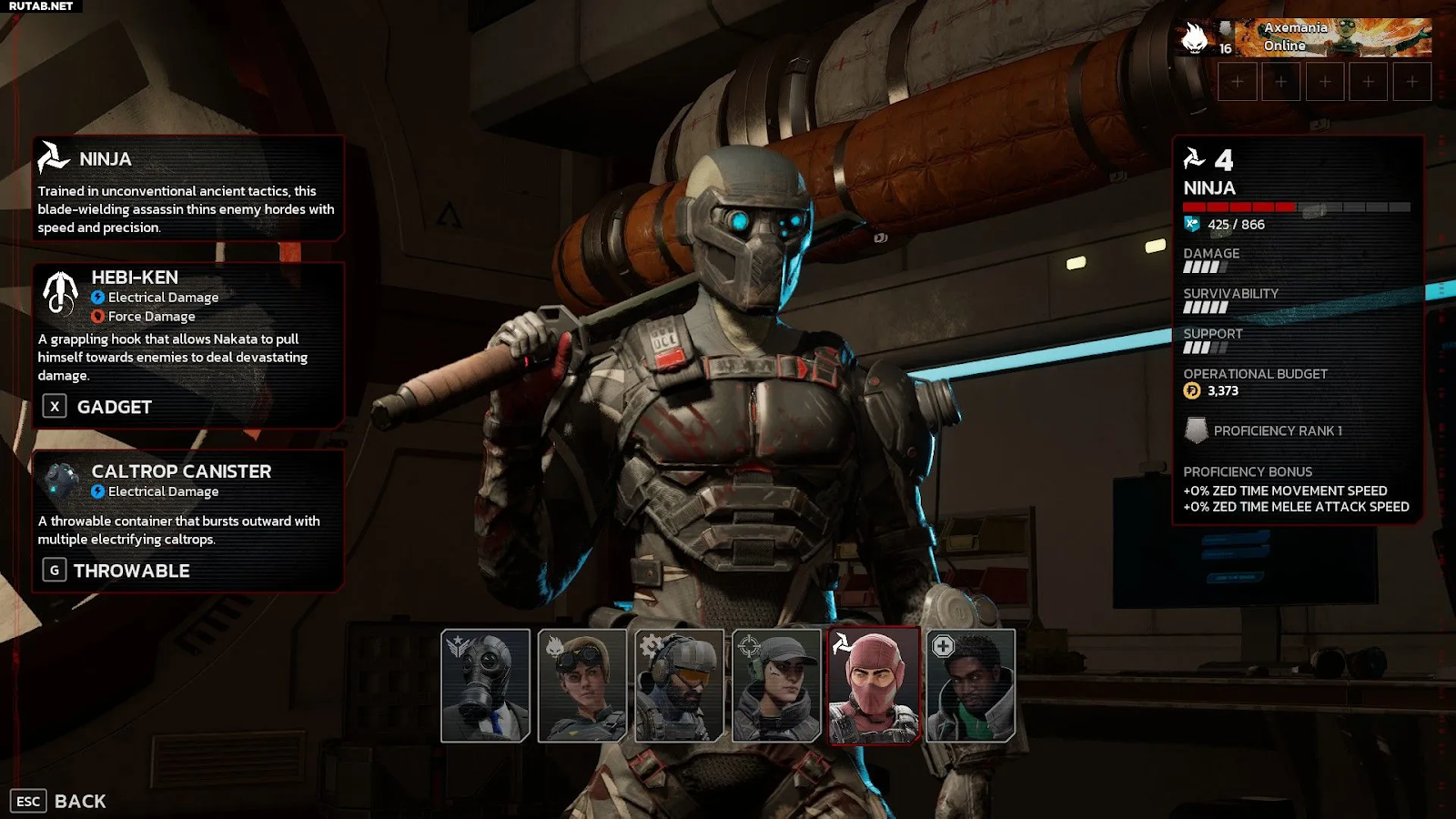Select the medic portrait with green scarf

(970, 685)
